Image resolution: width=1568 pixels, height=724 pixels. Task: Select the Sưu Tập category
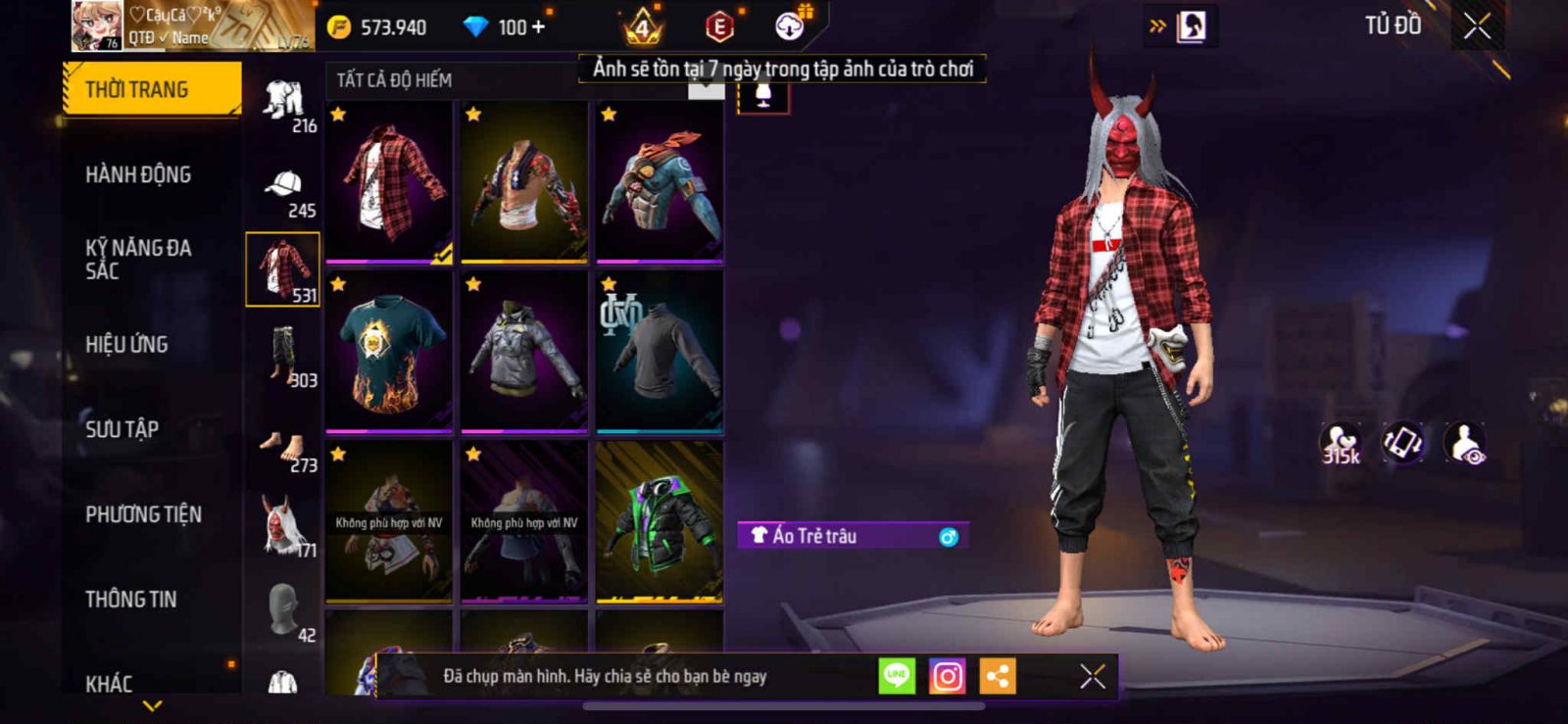coord(122,429)
